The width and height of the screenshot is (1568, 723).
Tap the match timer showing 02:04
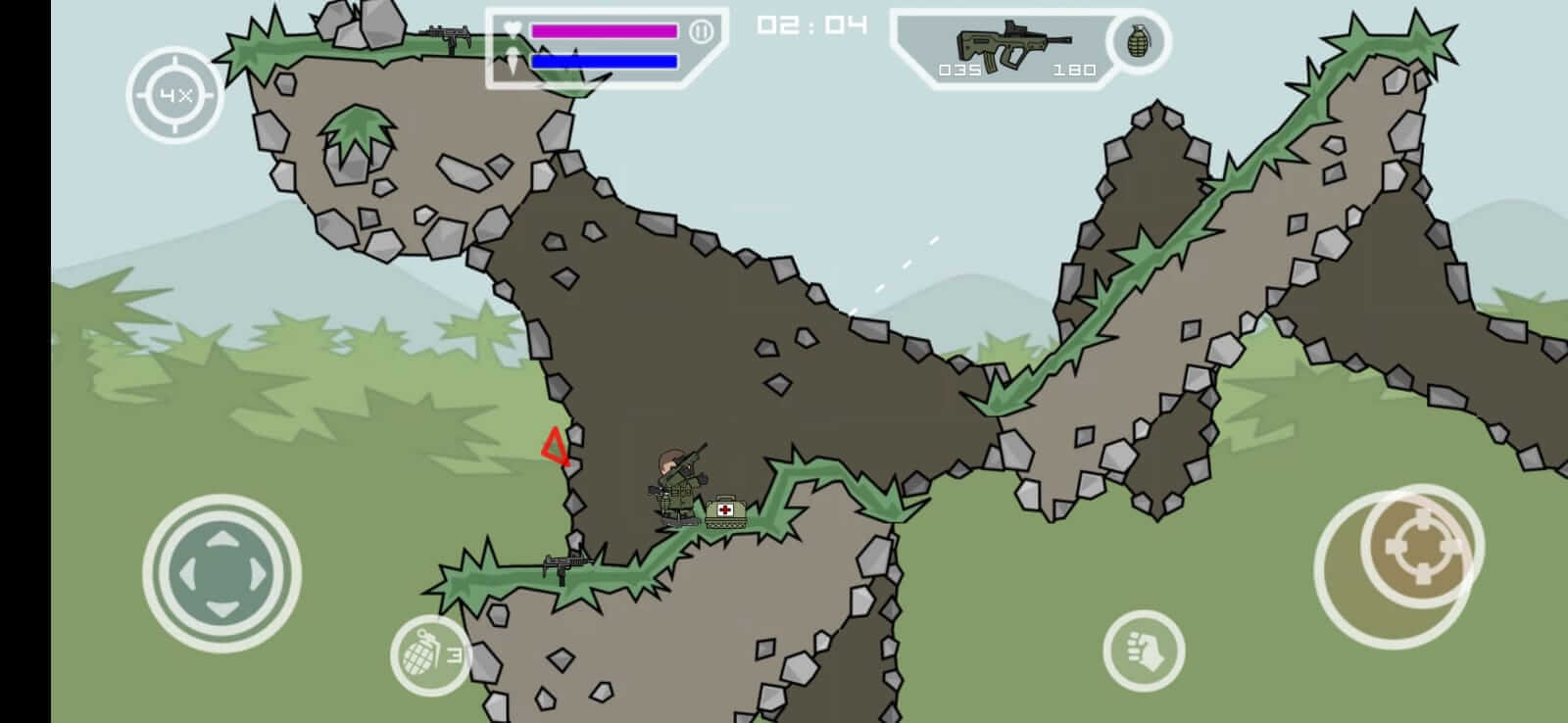click(x=810, y=25)
